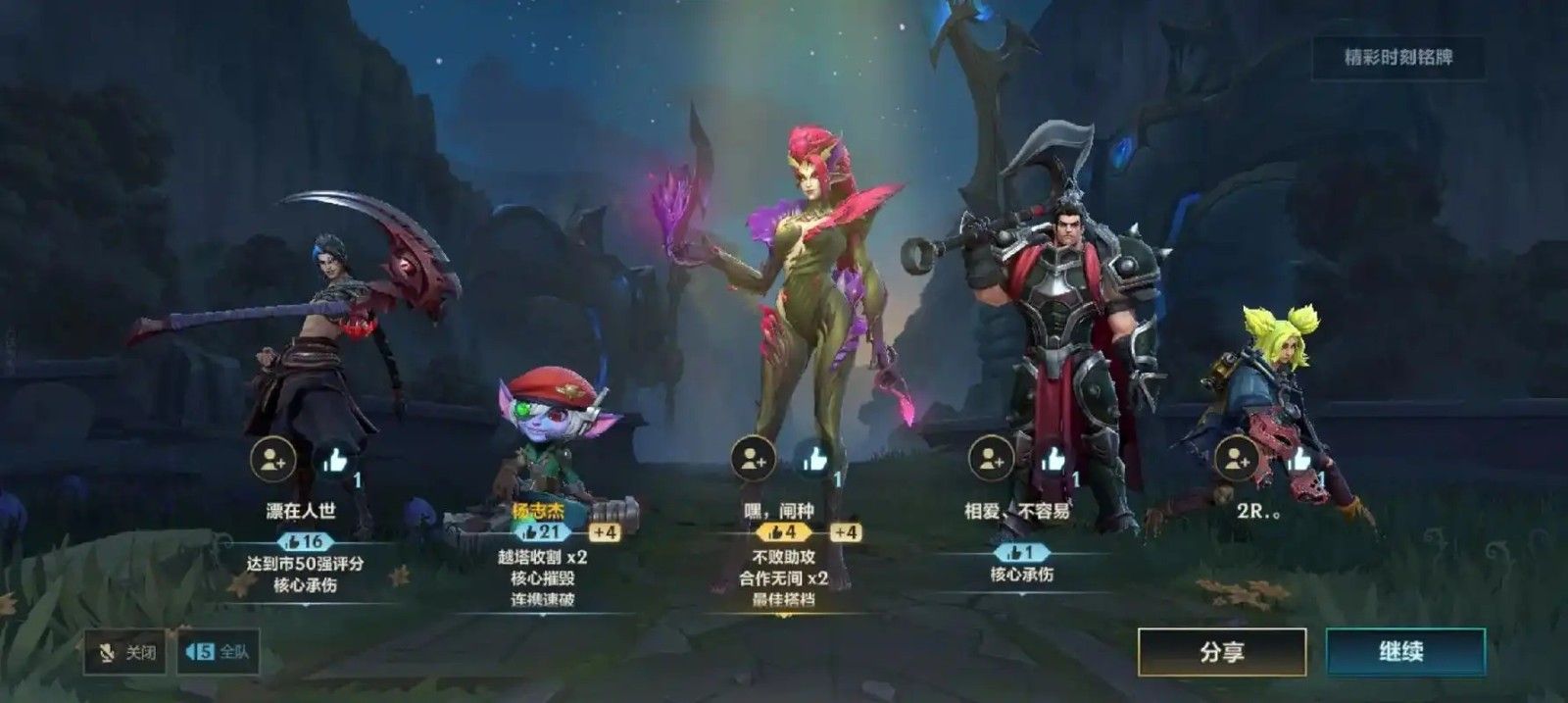Image resolution: width=1568 pixels, height=703 pixels.
Task: Open the 精彩时刻铭牌 highlights panel
Action: tap(1397, 58)
